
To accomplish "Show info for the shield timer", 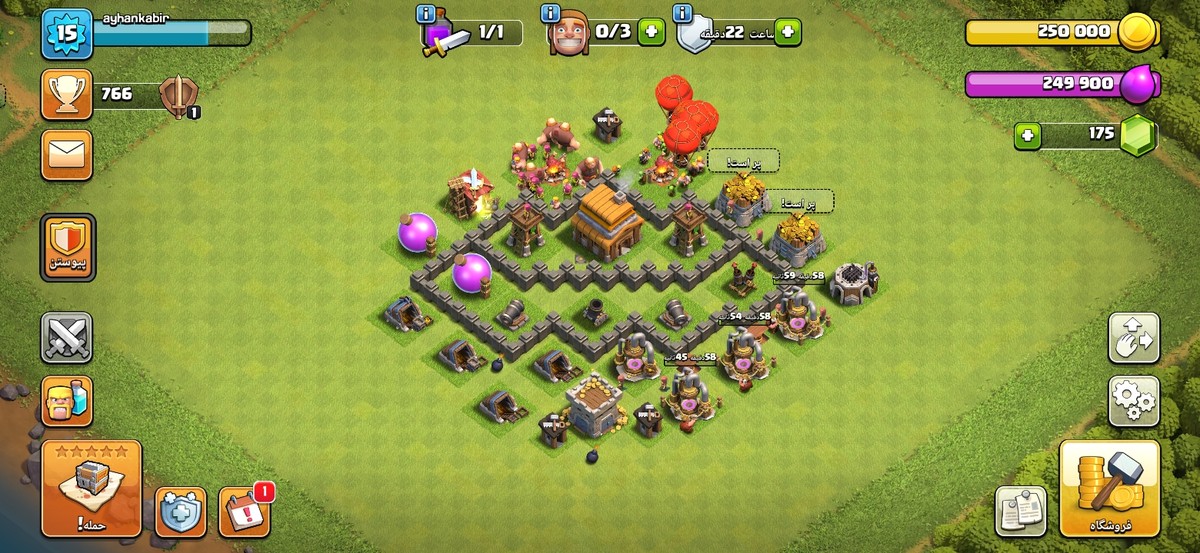I will pos(685,13).
